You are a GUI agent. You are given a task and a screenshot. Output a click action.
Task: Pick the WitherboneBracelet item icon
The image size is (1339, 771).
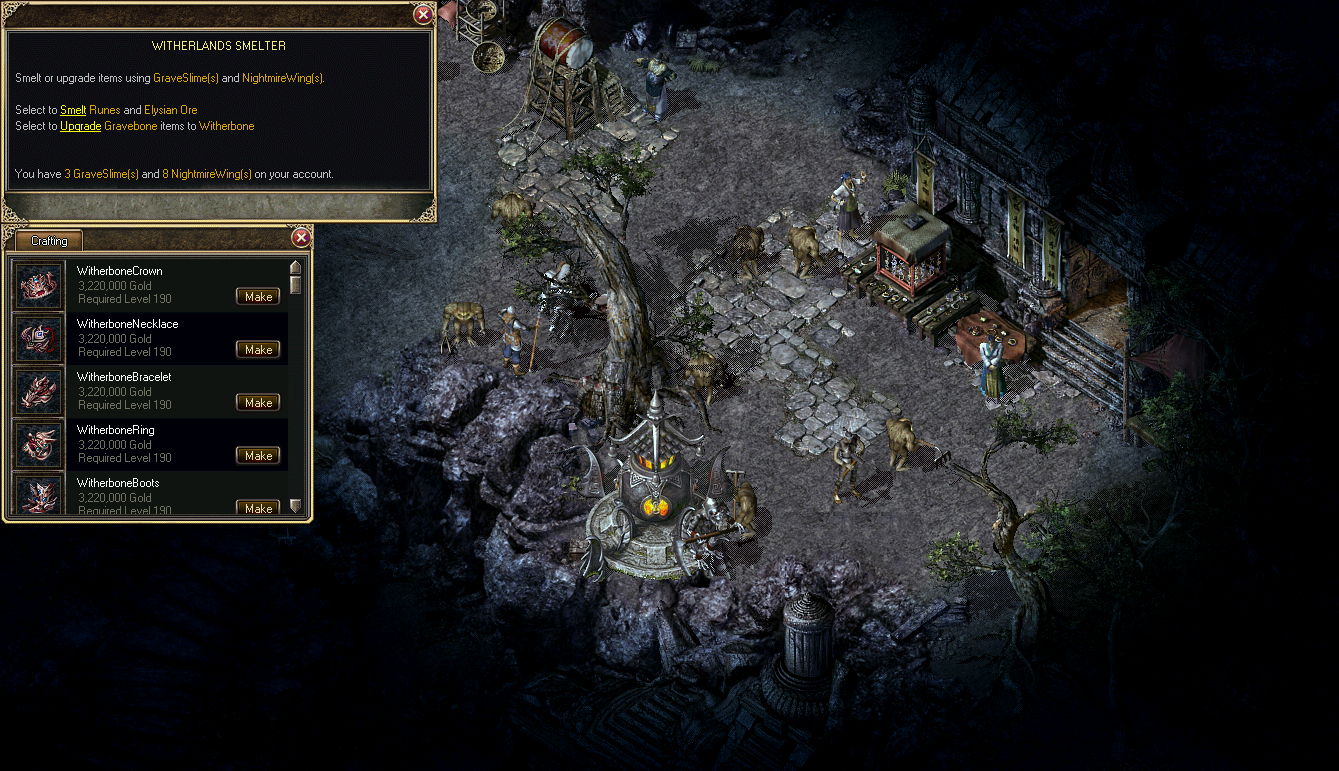point(38,391)
